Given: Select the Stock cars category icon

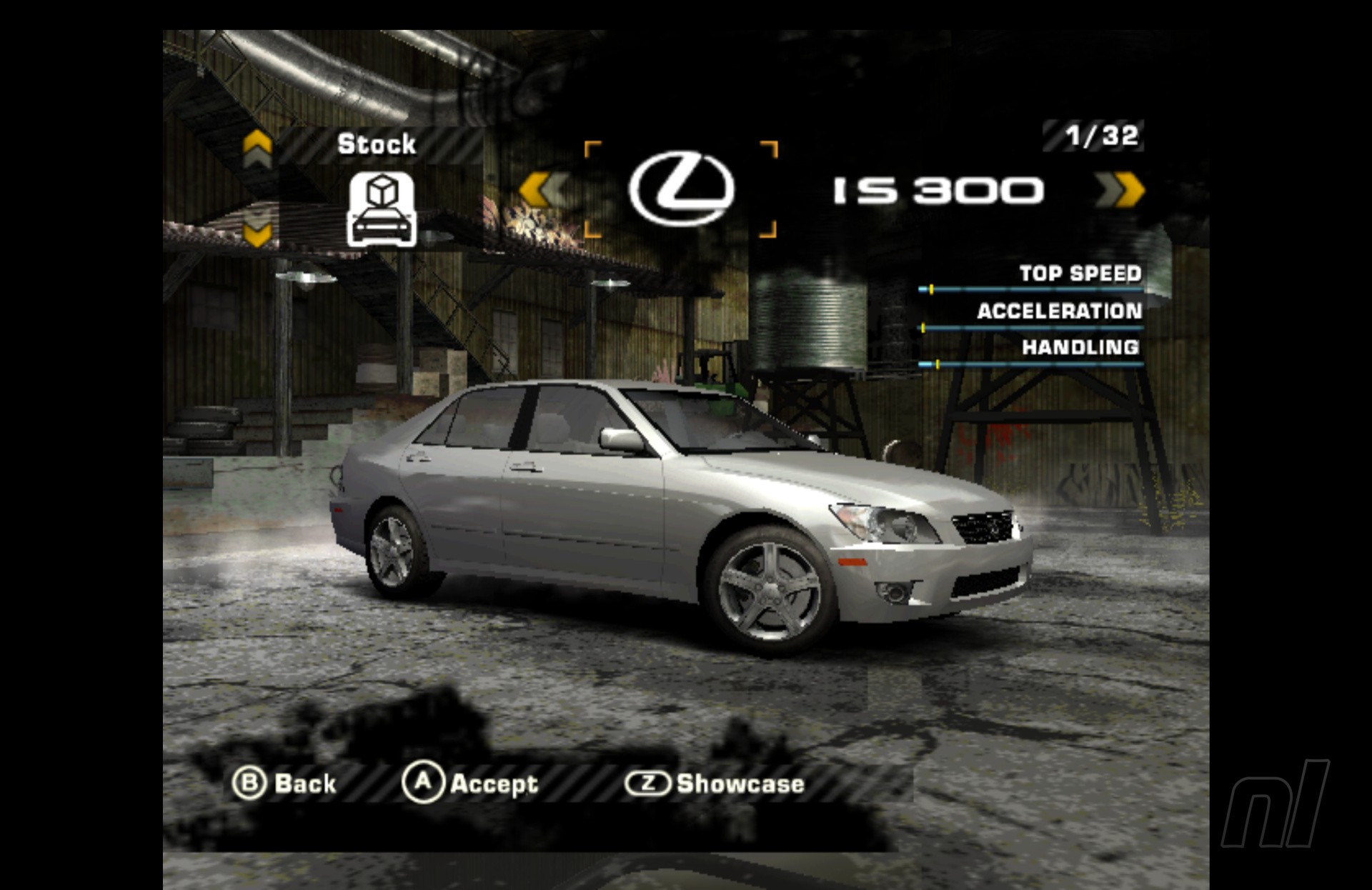Looking at the screenshot, I should tap(382, 210).
